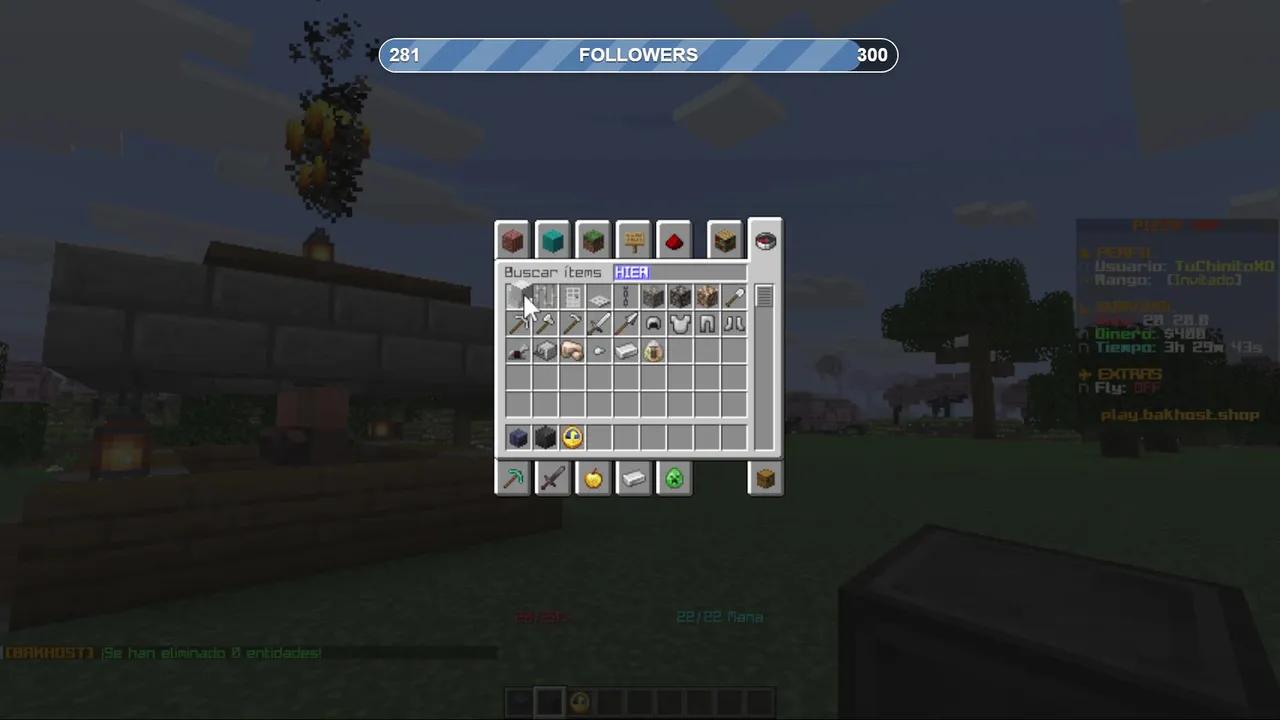Take the iron door from search results
1280x720 pixels.
[572, 297]
